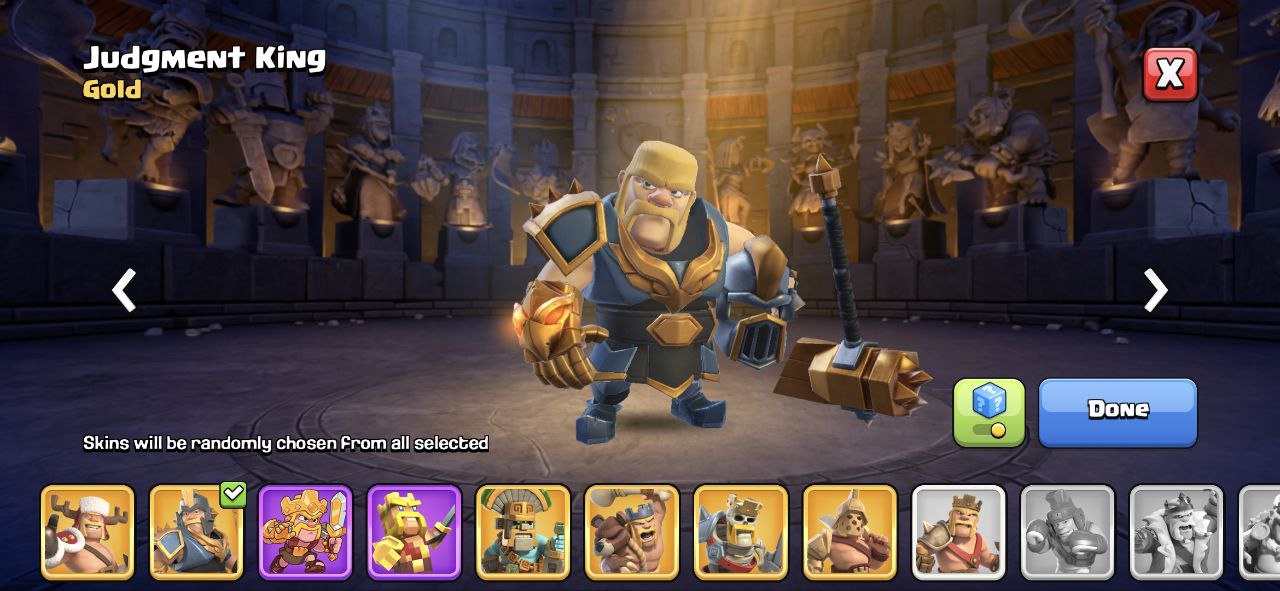Screen dimensions: 1280x591
Task: Pick the purple golden-armored king with sword
Action: click(x=305, y=532)
